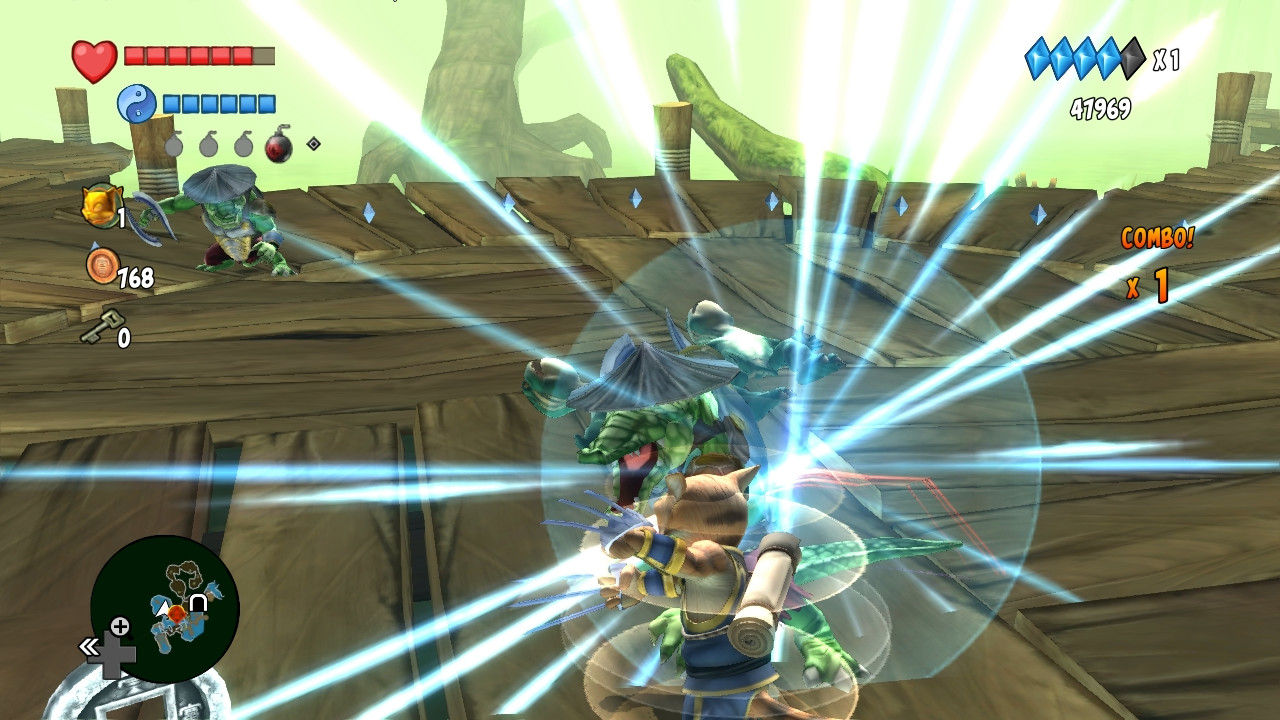The width and height of the screenshot is (1280, 720).
Task: Toggle the minimap zoom with the plus magnifier
Action: click(x=120, y=626)
